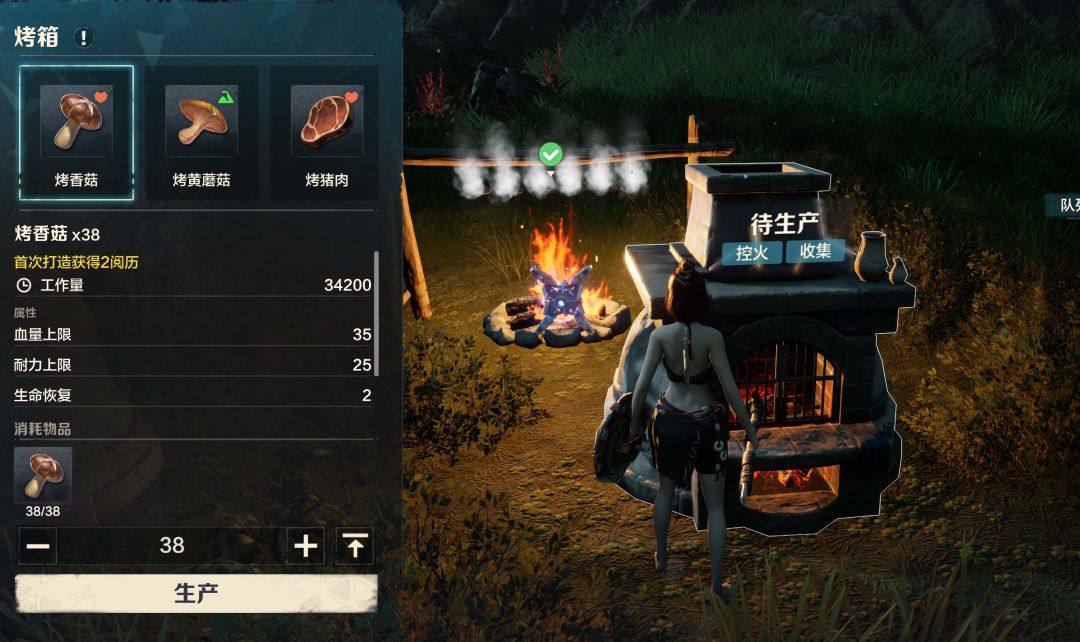The height and width of the screenshot is (642, 1080).
Task: Decrease quantity with the minus button
Action: click(38, 546)
